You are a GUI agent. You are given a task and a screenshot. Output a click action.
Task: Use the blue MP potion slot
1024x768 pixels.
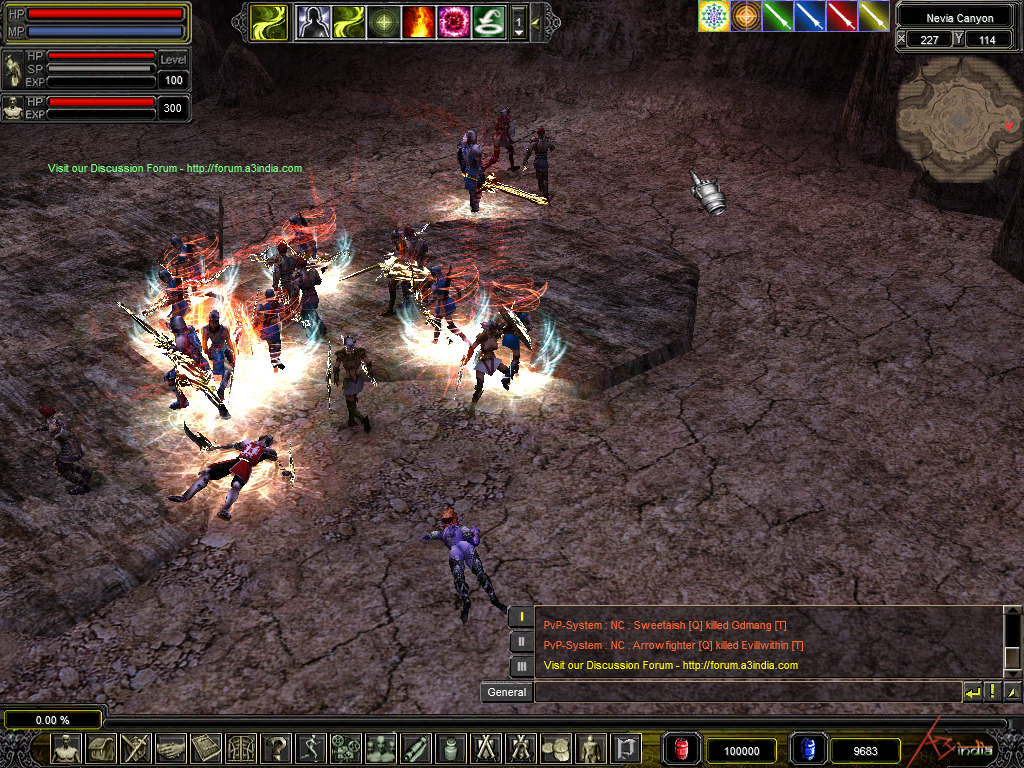[809, 749]
